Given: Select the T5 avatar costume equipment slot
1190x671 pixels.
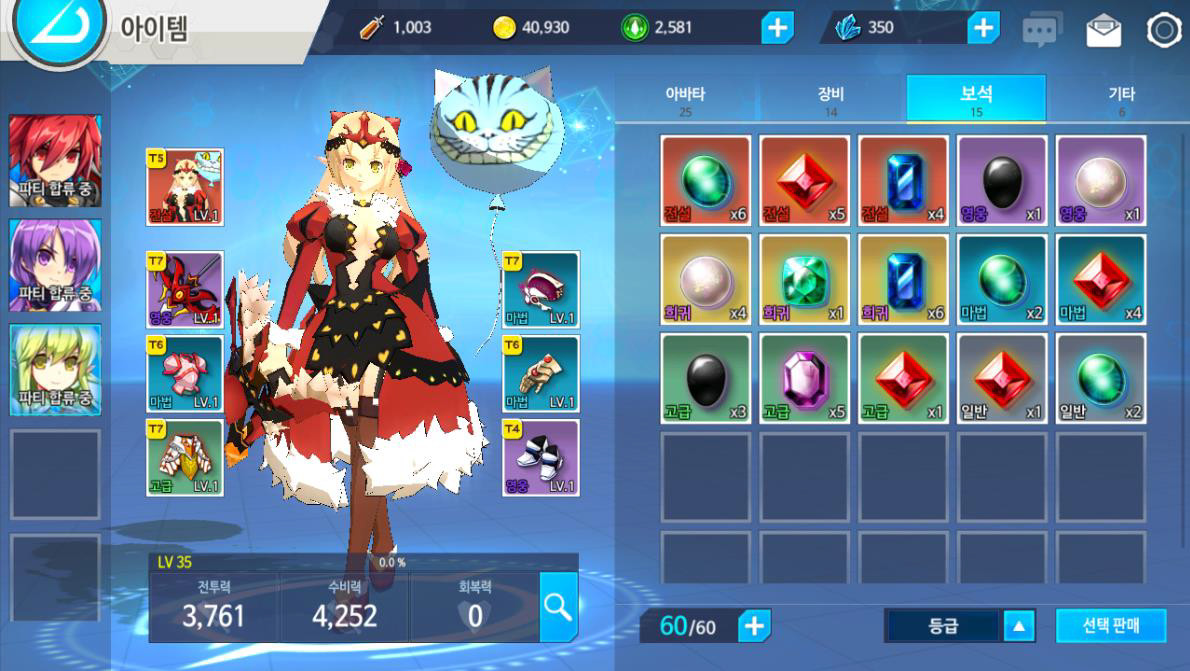Looking at the screenshot, I should tap(185, 187).
